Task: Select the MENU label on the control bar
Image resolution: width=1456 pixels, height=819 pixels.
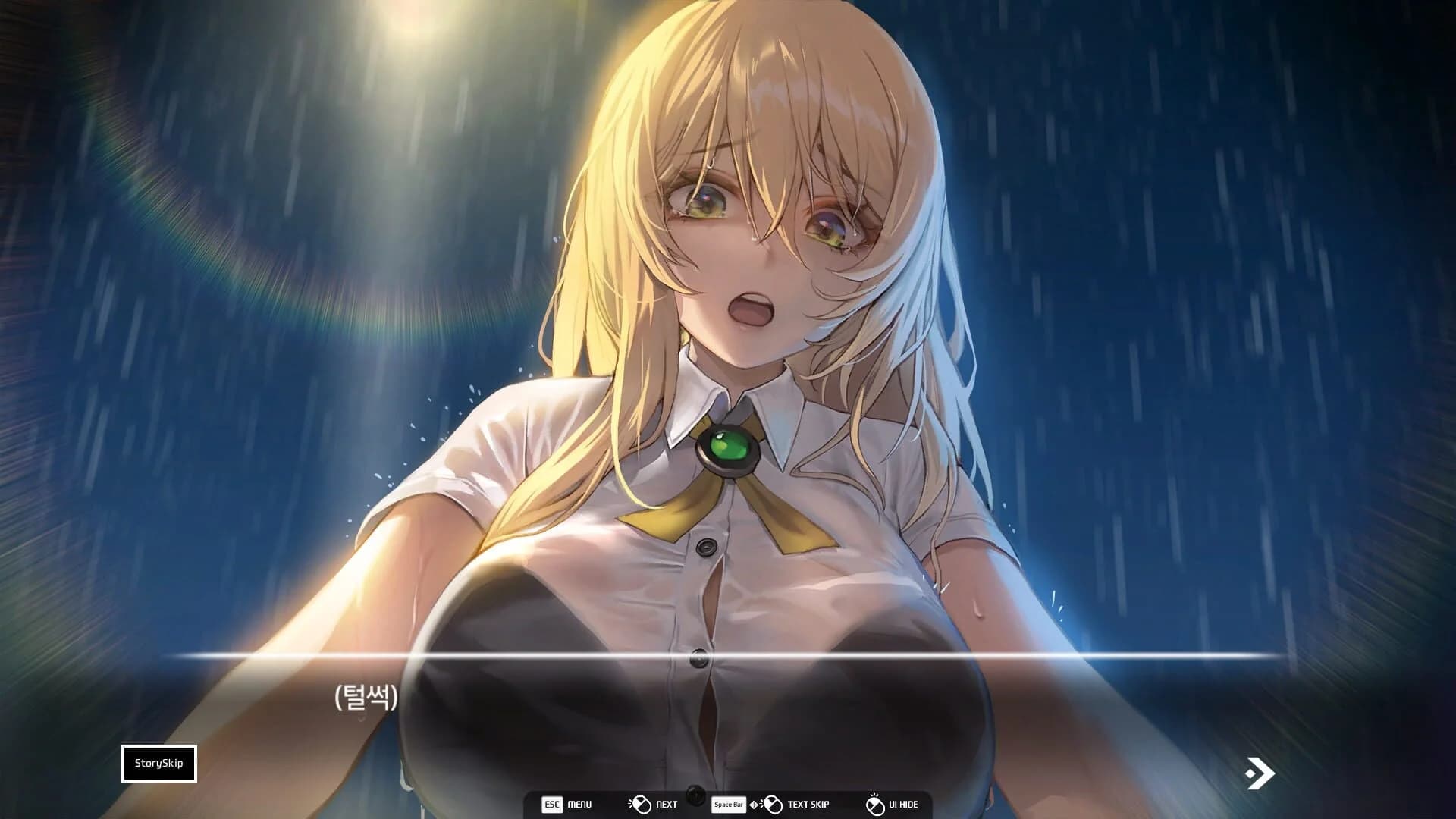Action: (580, 804)
